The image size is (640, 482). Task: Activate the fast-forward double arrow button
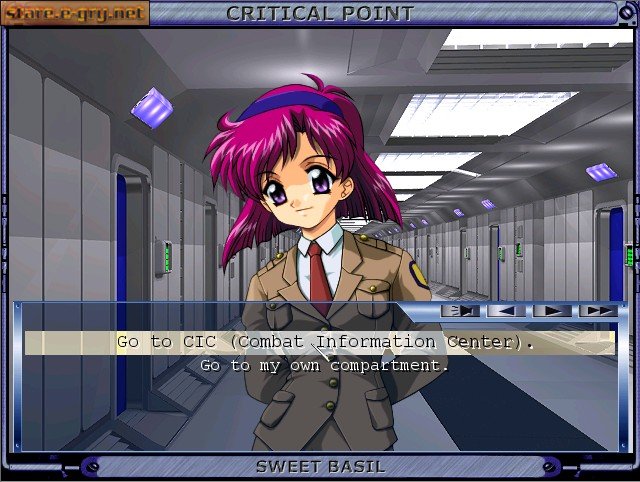tap(598, 311)
